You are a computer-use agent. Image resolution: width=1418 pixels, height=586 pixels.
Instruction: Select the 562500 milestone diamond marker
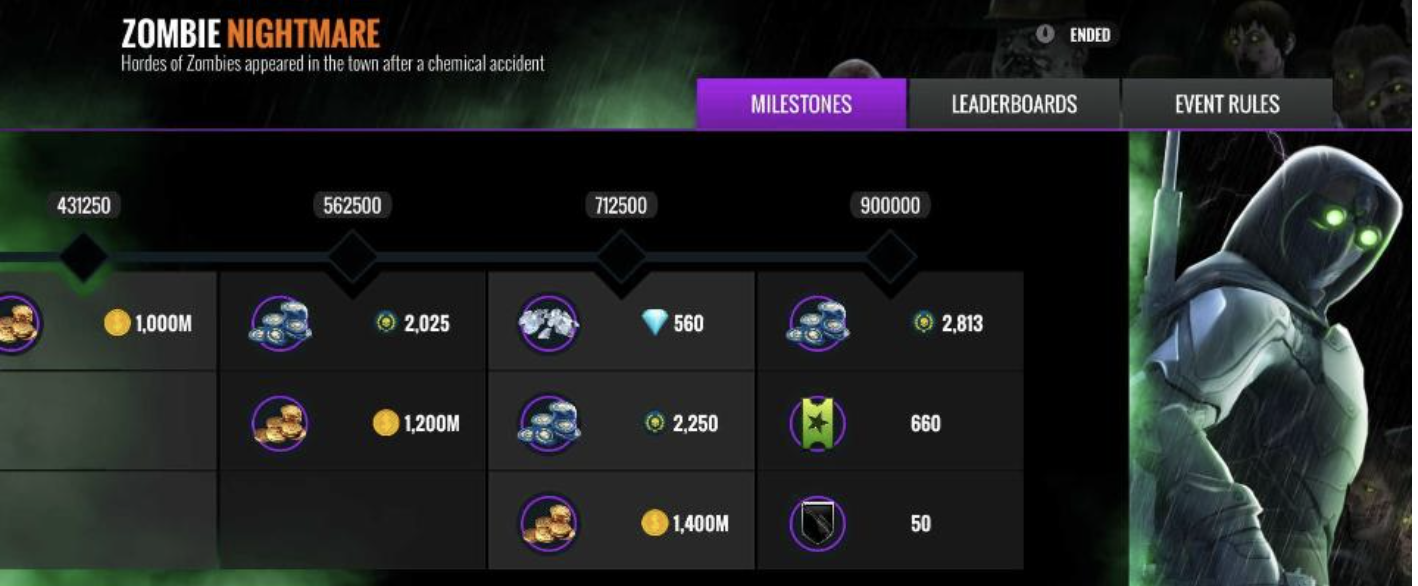352,257
